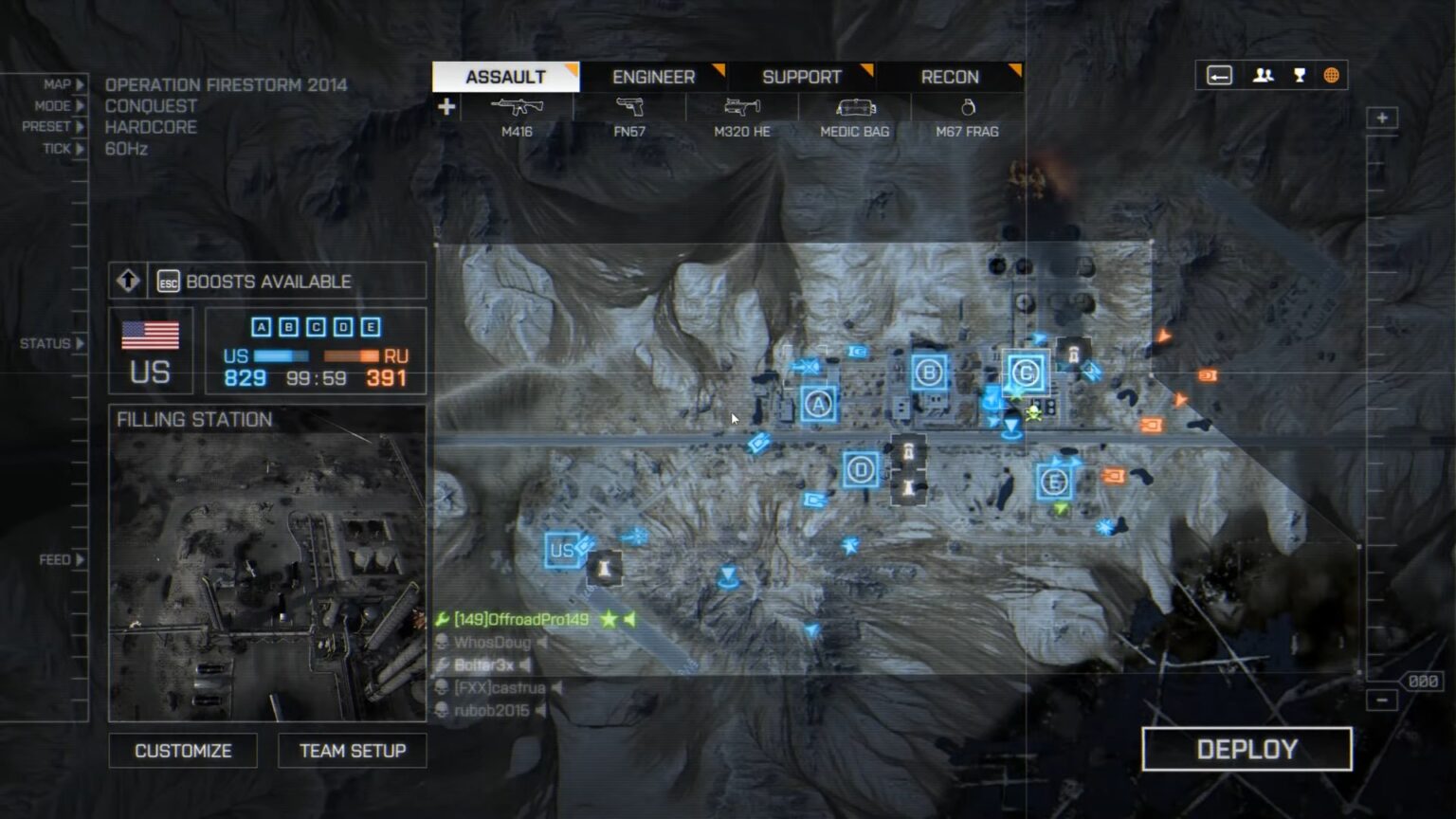Screen dimensions: 1456x819
Task: Expand the PRESET sidebar section
Action: [x=63, y=127]
